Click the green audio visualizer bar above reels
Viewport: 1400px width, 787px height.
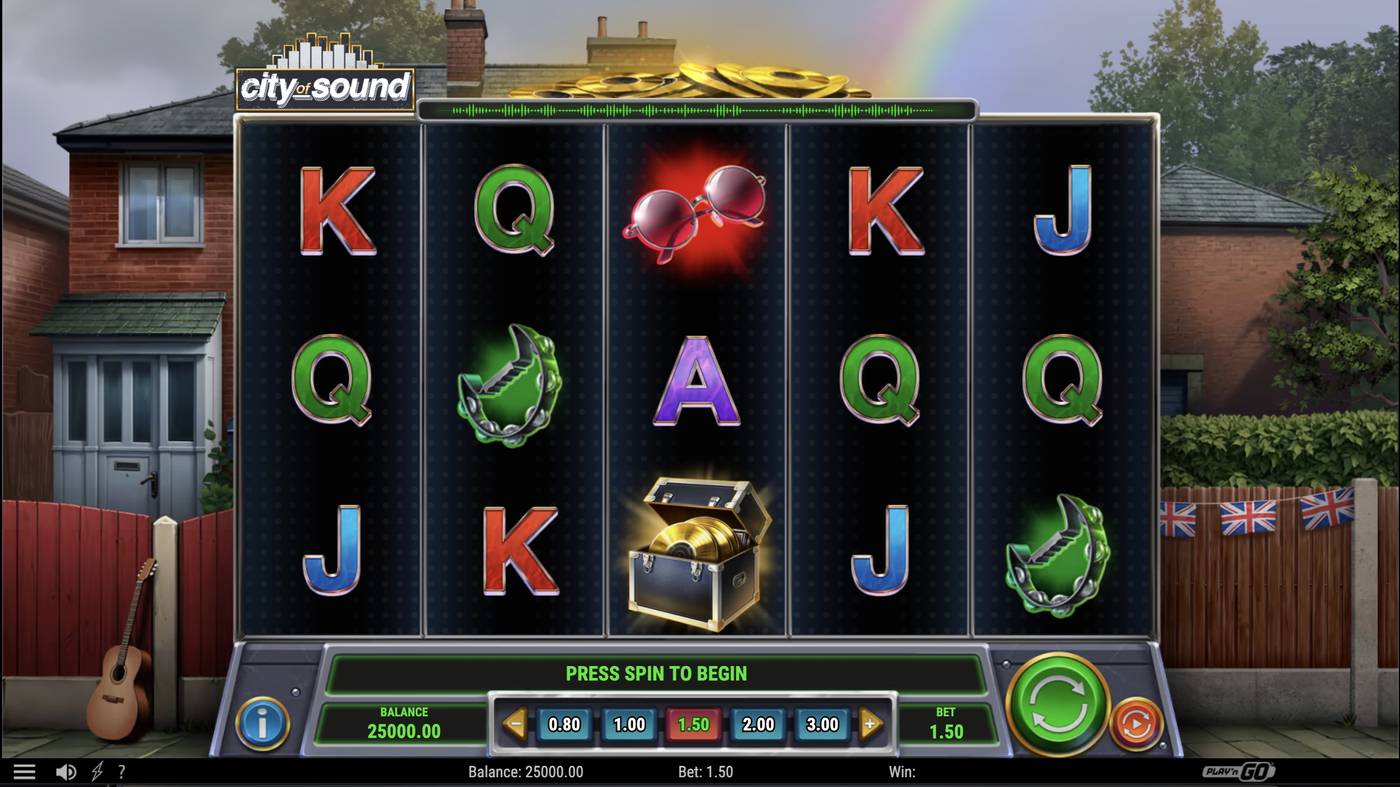tap(697, 109)
